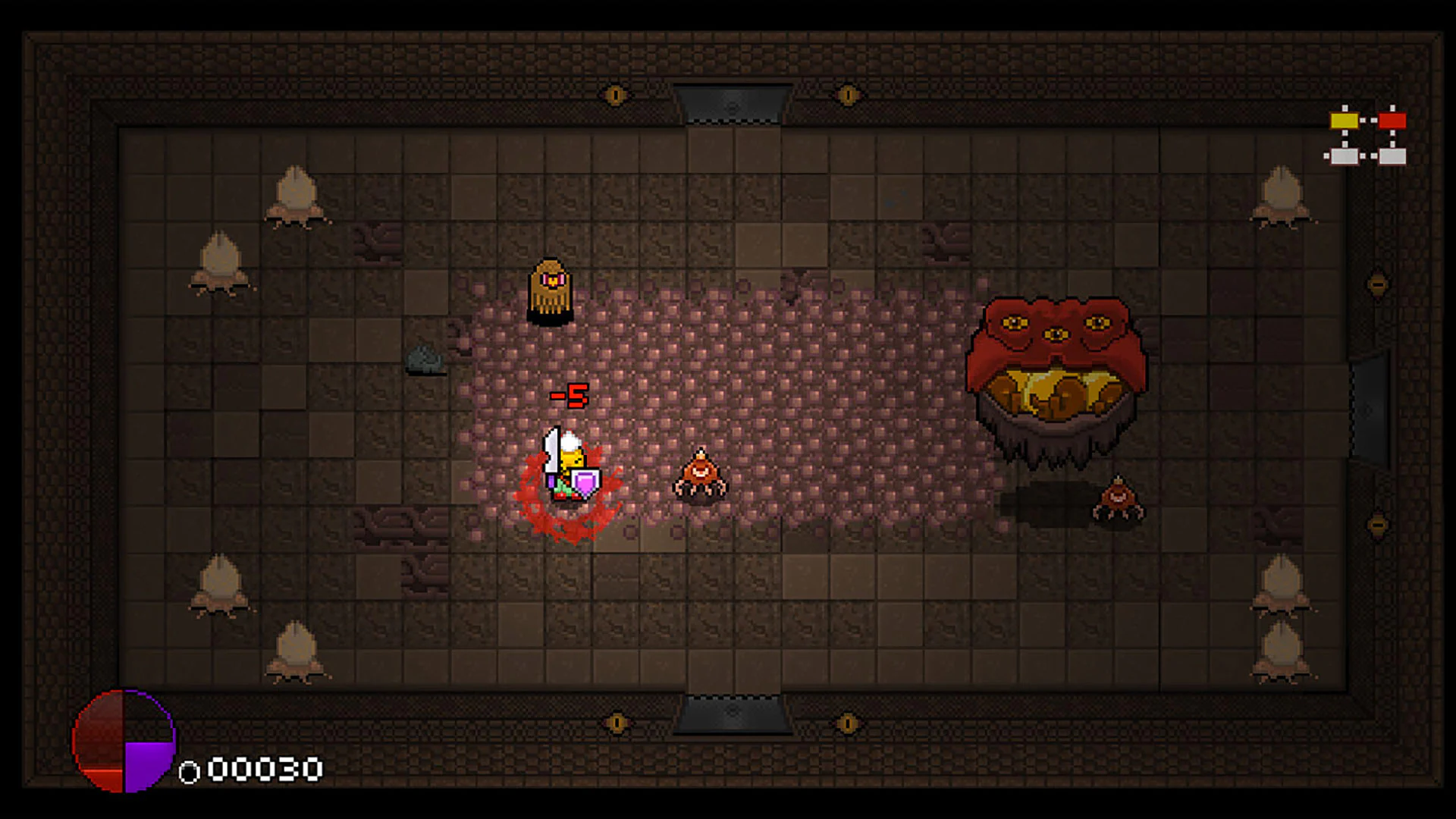Click the red -5 damage number
Screen dimensions: 1456x819
(569, 394)
